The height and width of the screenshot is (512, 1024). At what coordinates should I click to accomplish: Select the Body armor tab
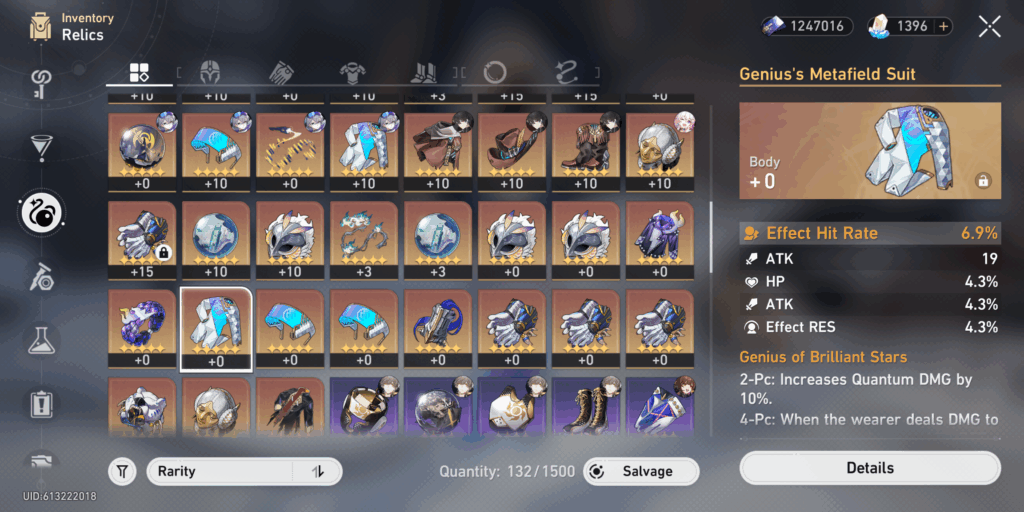(x=352, y=72)
